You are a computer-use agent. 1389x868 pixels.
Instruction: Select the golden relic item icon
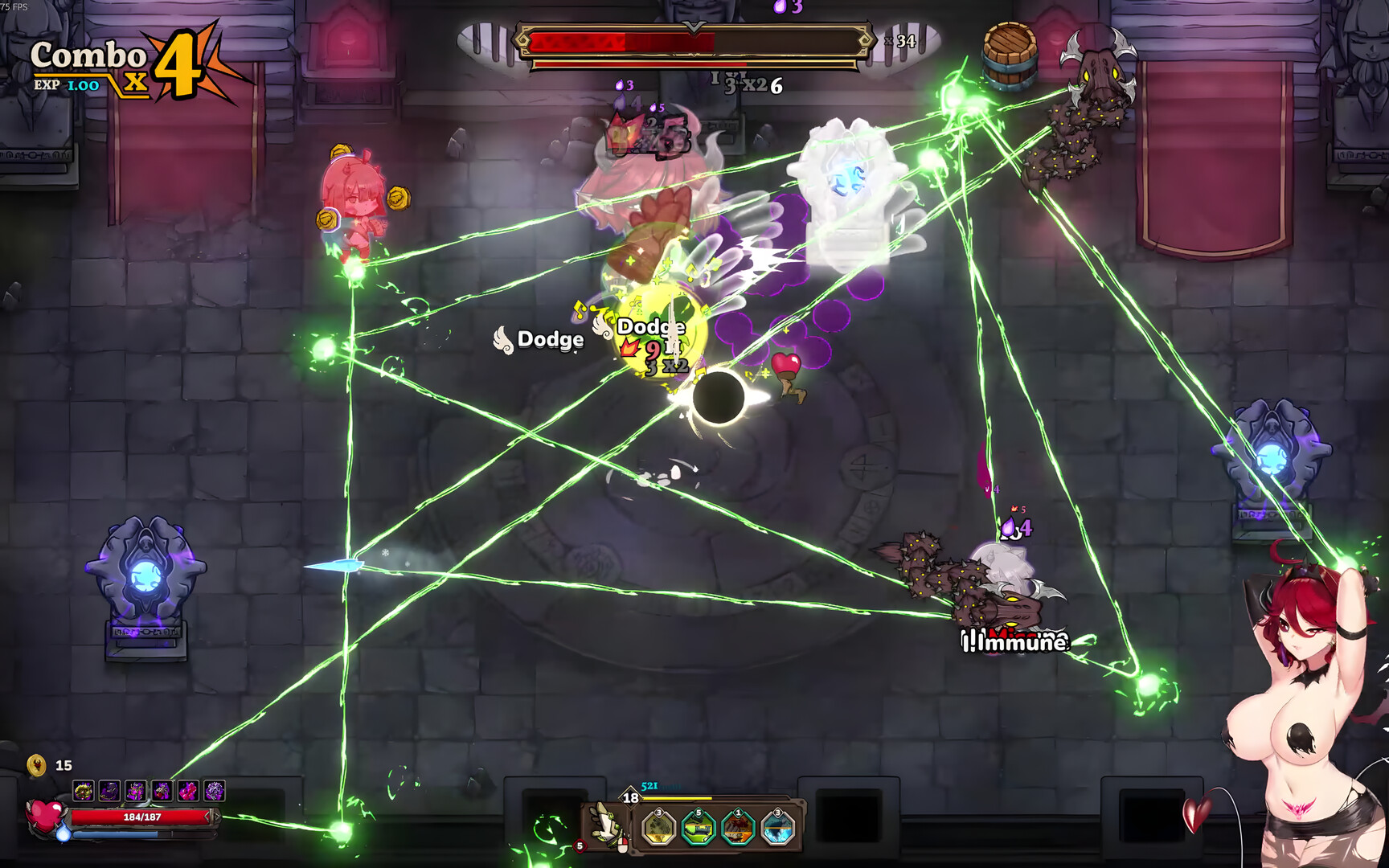pos(84,792)
